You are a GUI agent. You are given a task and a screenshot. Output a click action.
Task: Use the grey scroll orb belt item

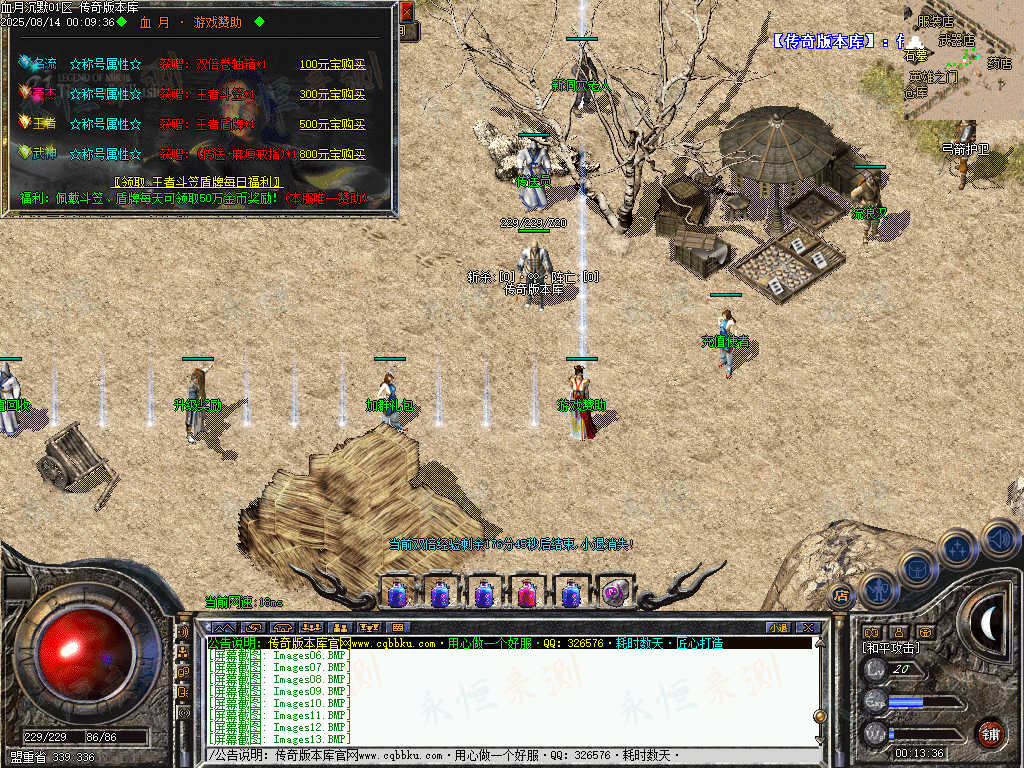click(615, 594)
